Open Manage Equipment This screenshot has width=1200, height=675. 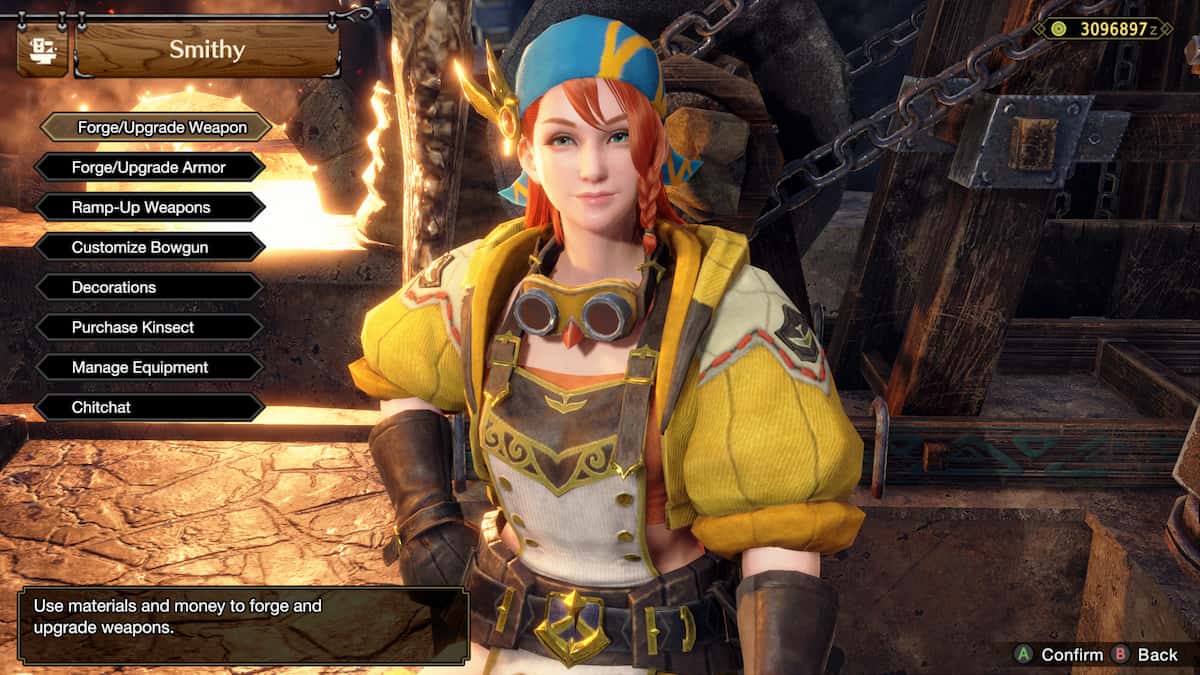pos(149,367)
